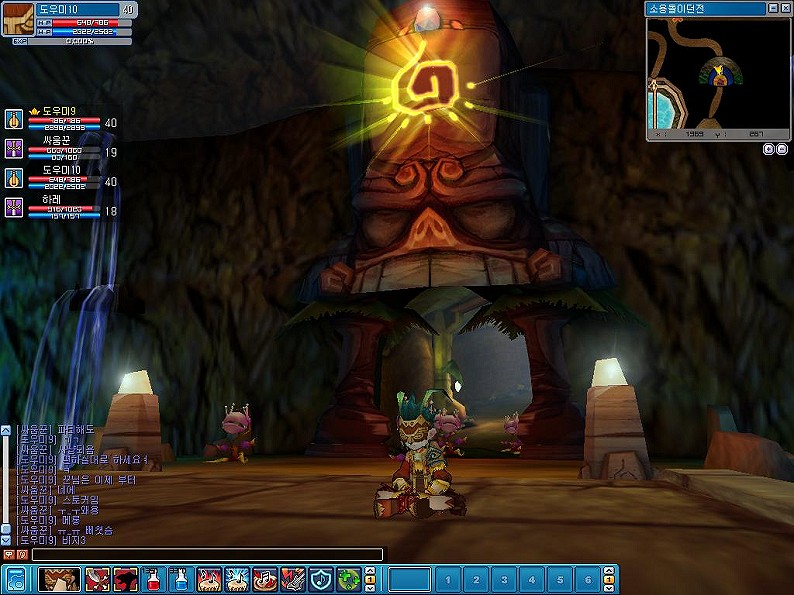Select party member 하레 at level 18
This screenshot has height=595, width=794.
tap(52, 199)
